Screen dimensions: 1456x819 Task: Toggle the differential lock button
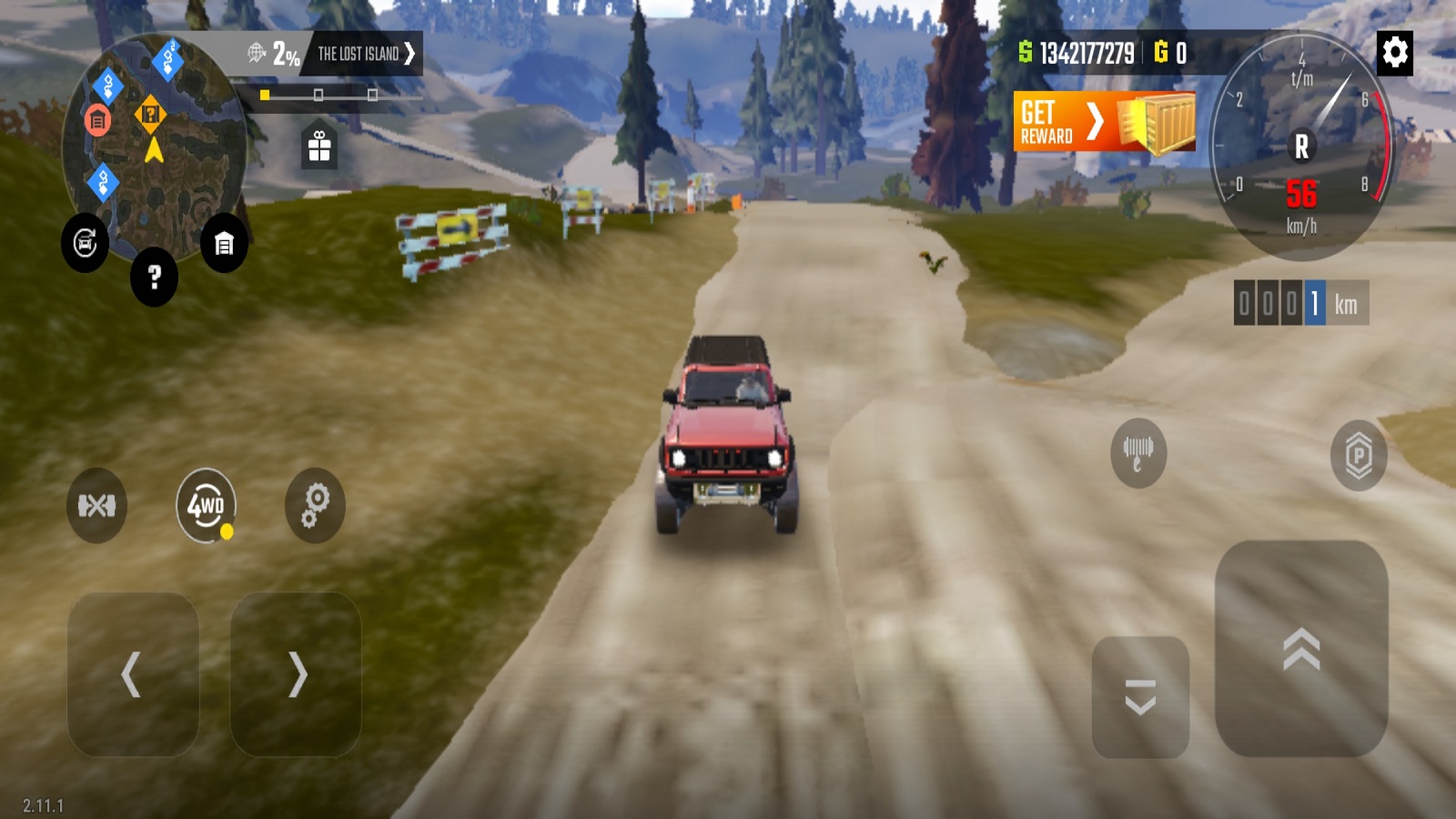[96, 505]
